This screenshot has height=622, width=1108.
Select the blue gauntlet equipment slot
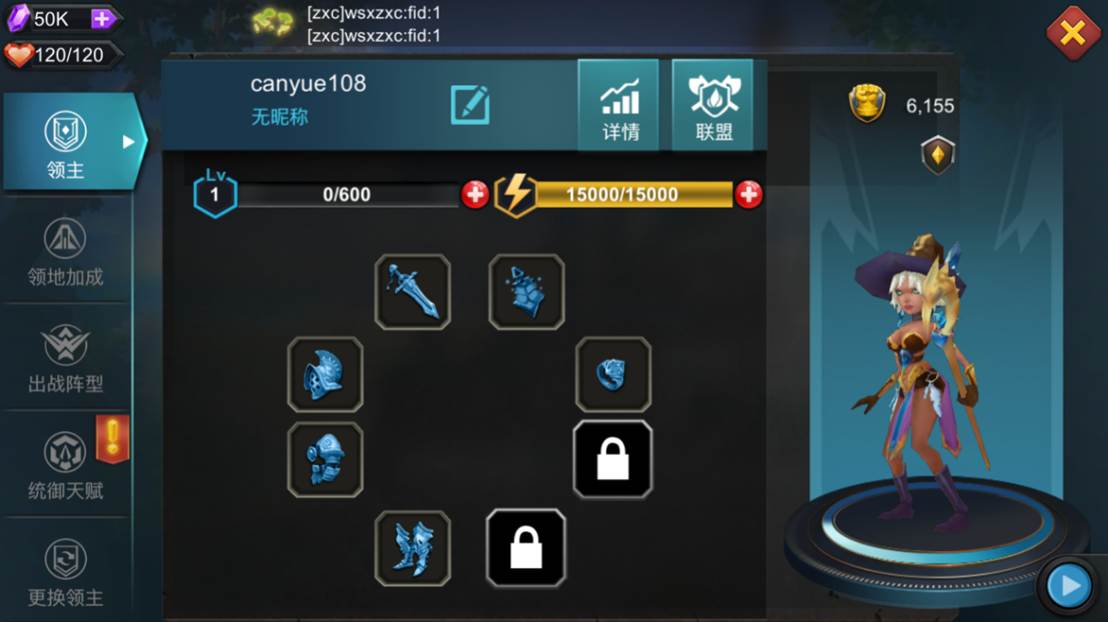pos(526,292)
